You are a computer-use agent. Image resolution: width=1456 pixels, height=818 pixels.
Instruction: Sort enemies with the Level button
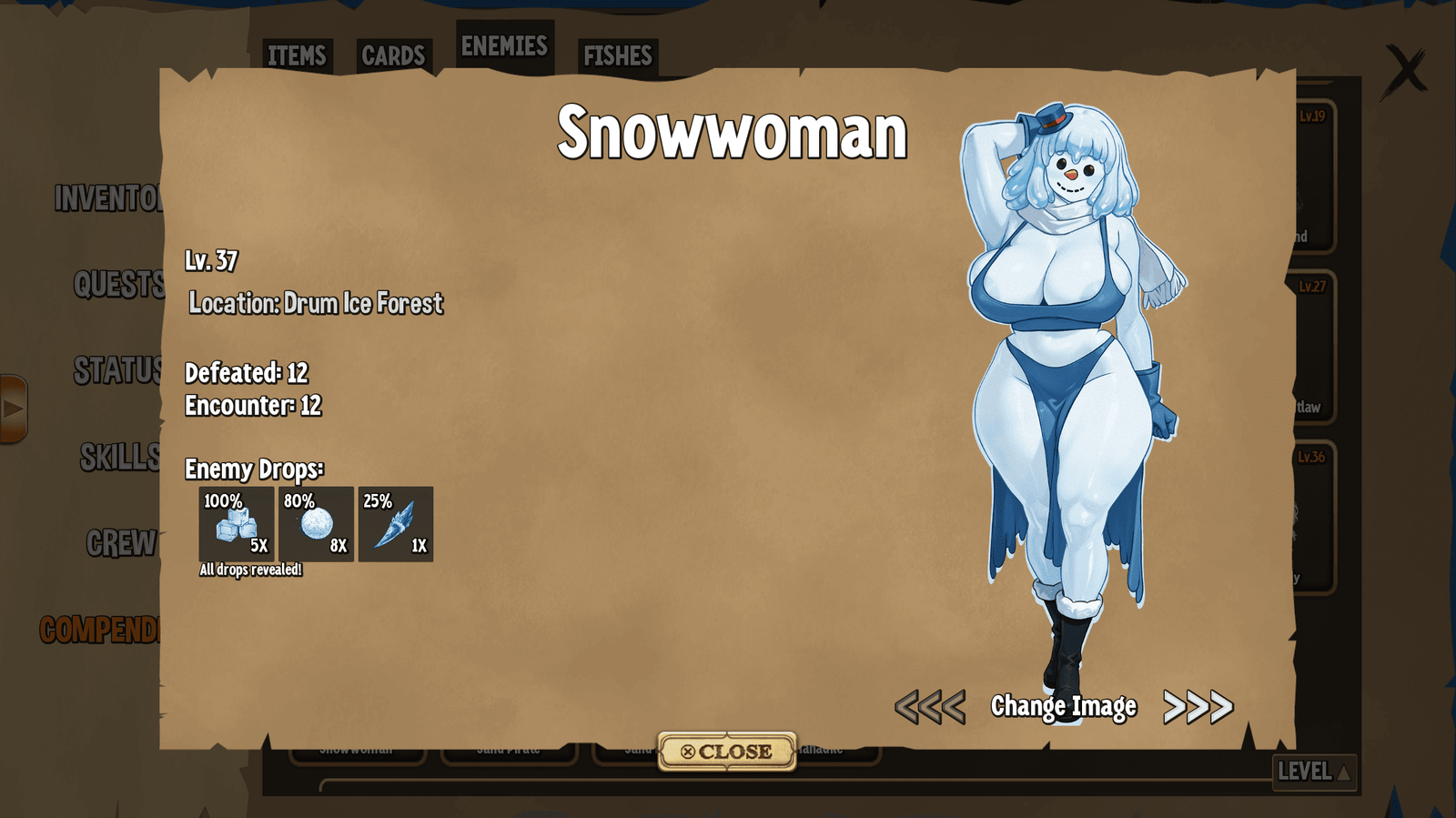(1314, 772)
